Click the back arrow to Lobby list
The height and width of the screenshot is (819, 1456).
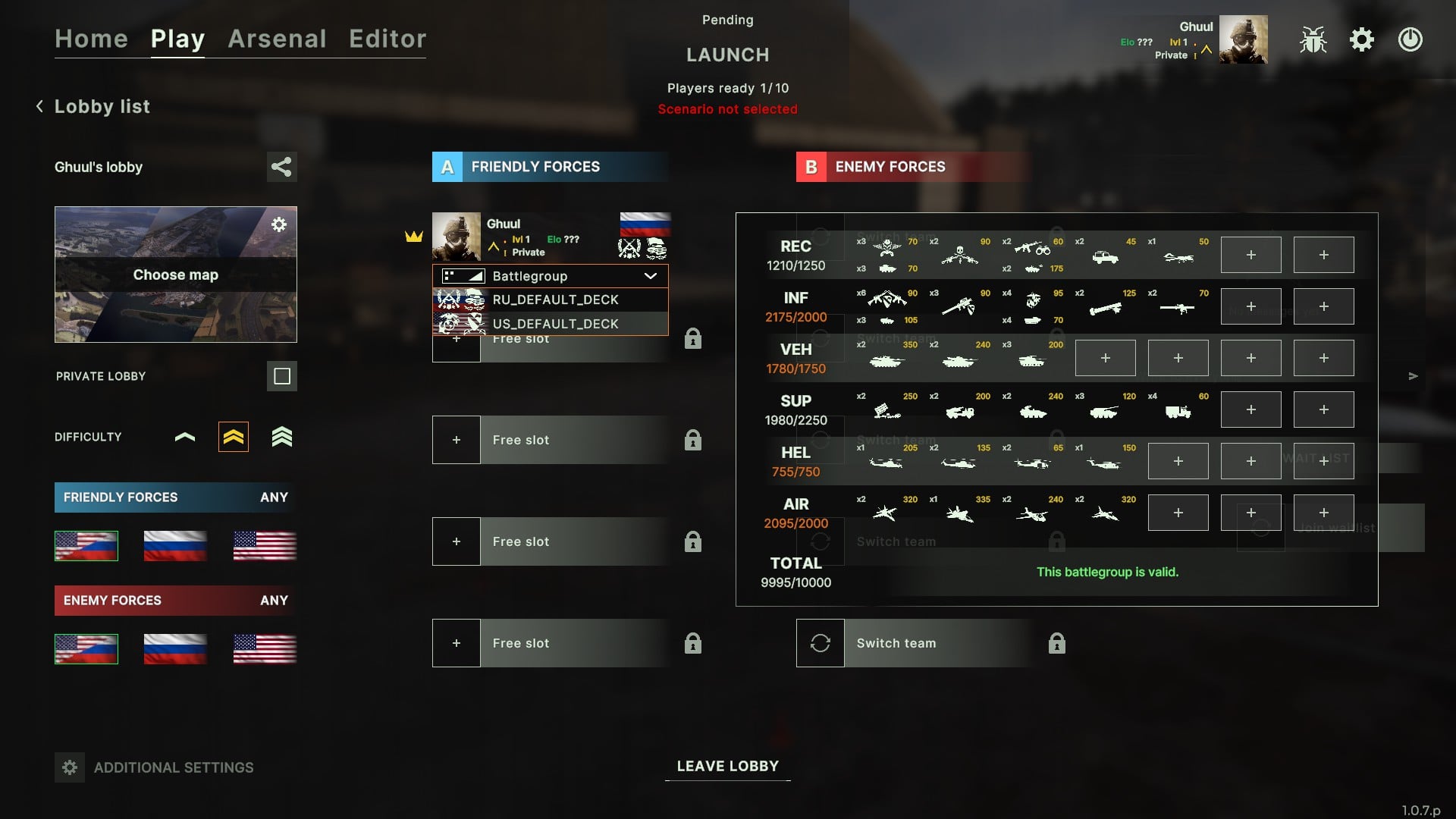tap(39, 105)
